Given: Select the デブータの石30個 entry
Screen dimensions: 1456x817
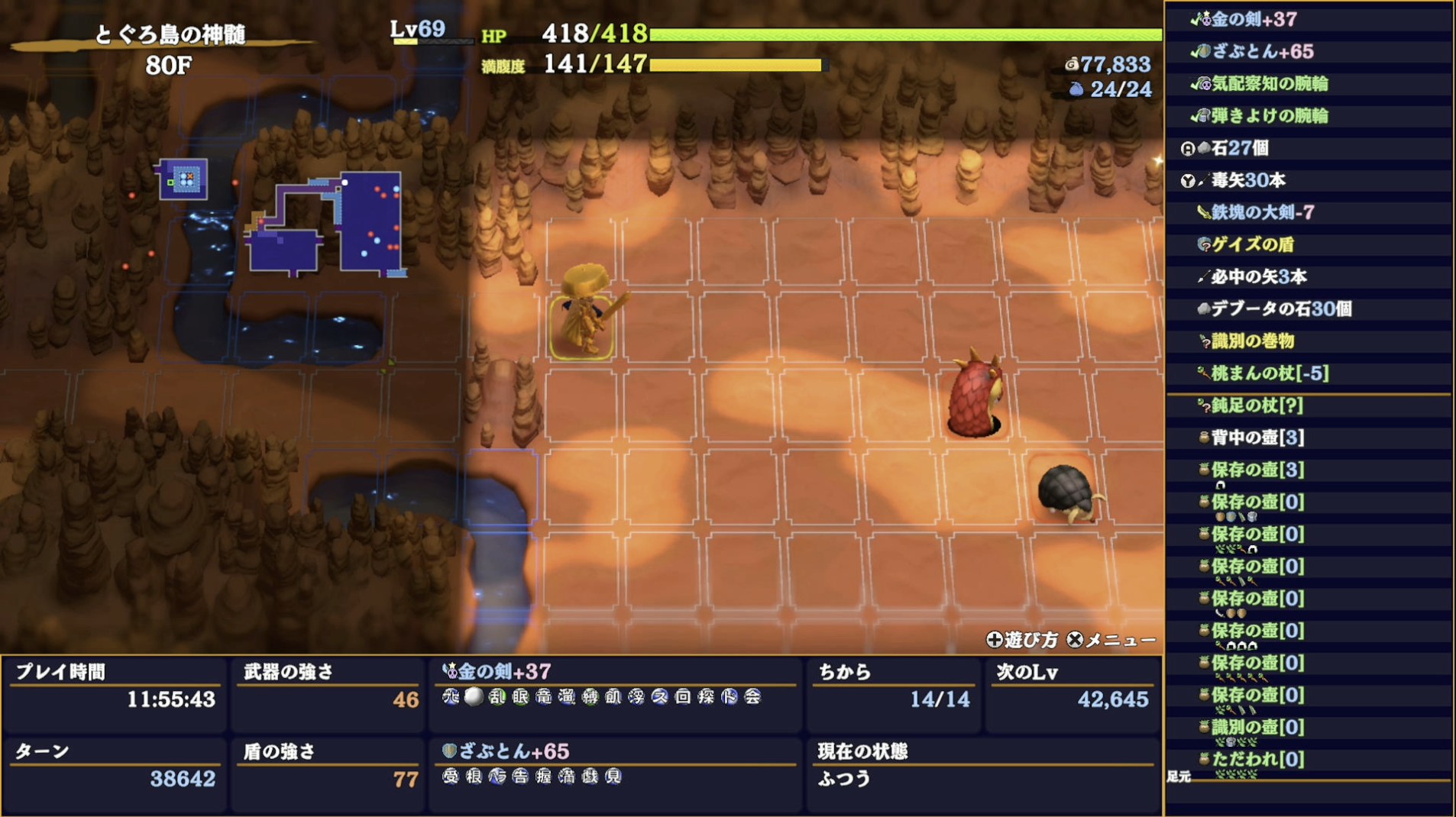Looking at the screenshot, I should coord(1280,308).
